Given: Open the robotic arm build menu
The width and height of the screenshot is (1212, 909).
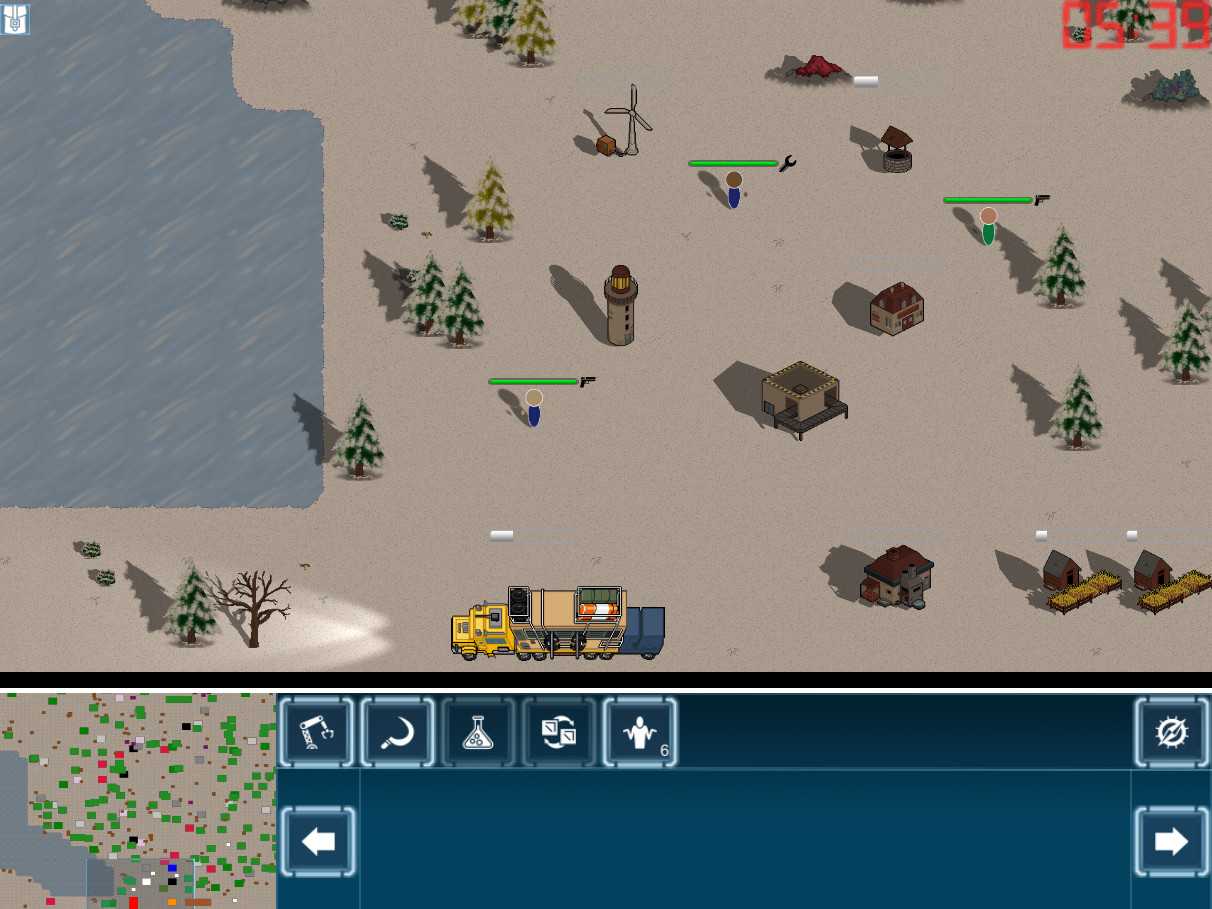Looking at the screenshot, I should pos(317,733).
